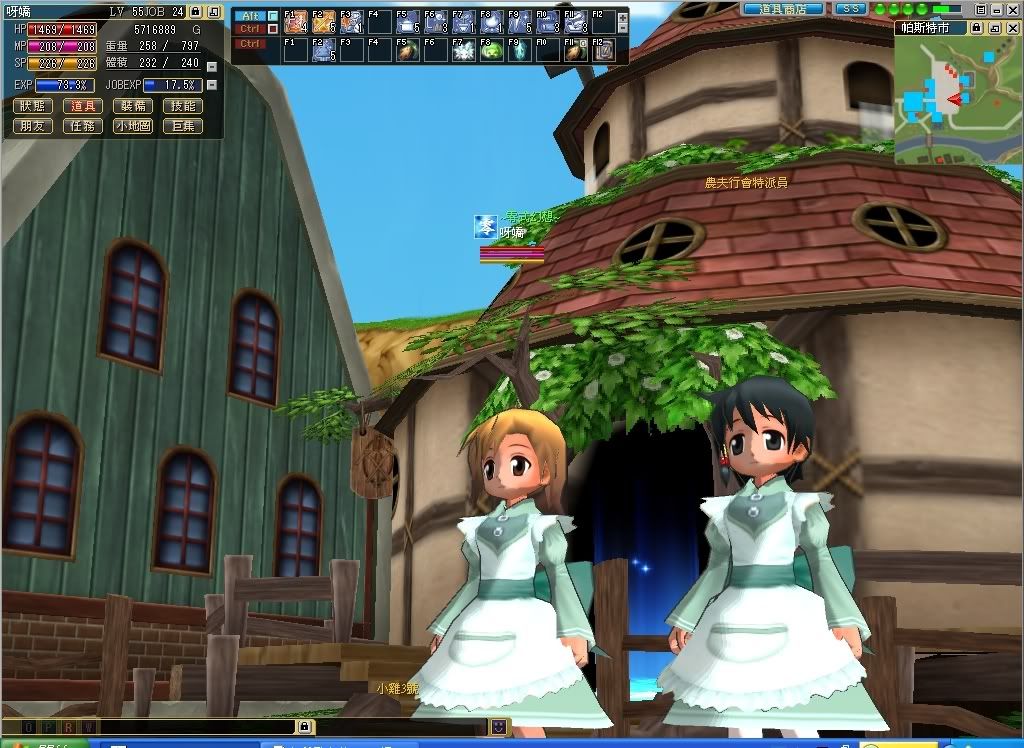This screenshot has width=1024, height=748.
Task: Toggle the 小地圖 minimap button
Action: tap(131, 126)
